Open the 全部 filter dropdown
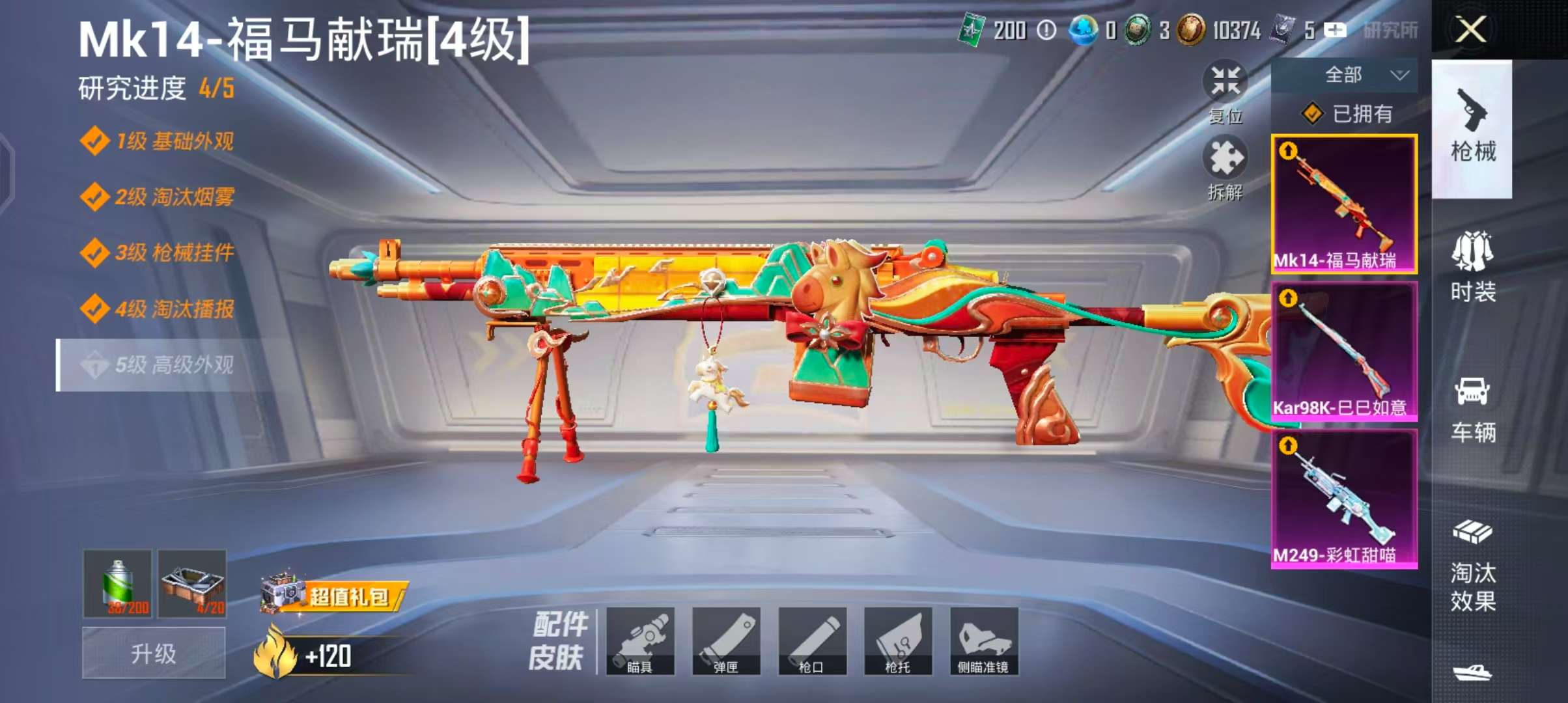Image resolution: width=1568 pixels, height=703 pixels. pyautogui.click(x=1344, y=76)
